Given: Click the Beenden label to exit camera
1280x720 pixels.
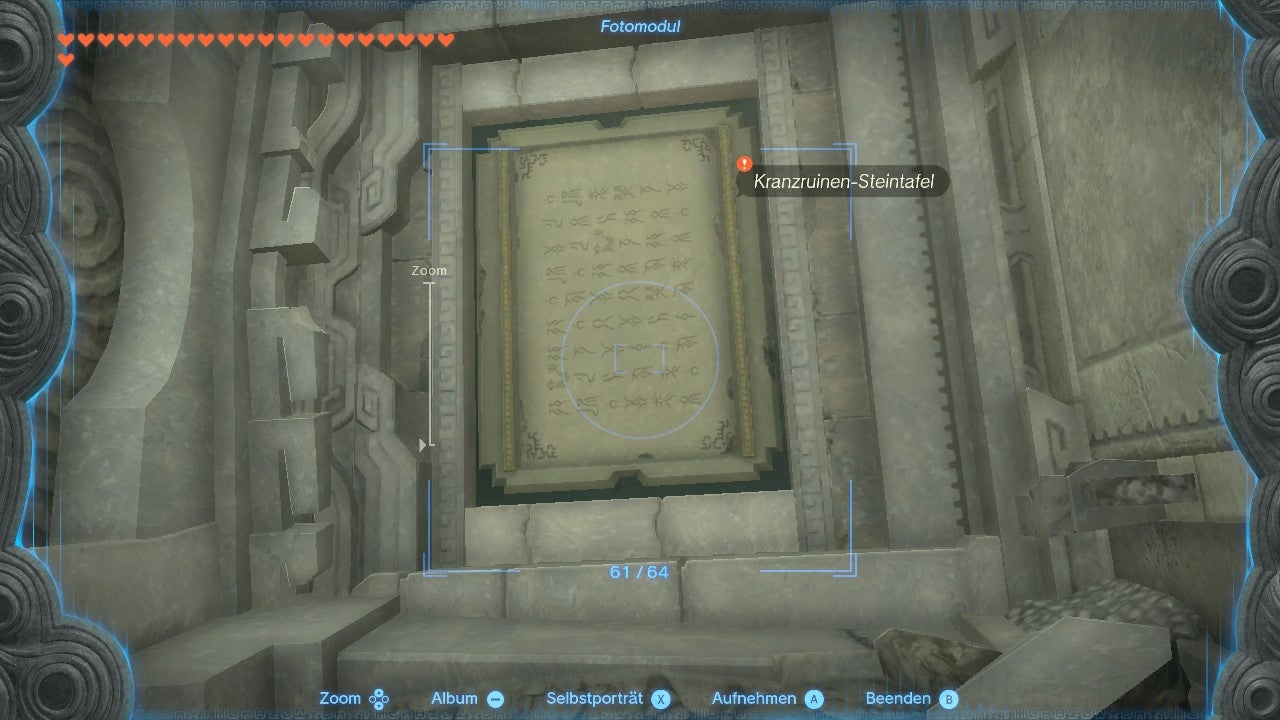Looking at the screenshot, I should point(897,698).
